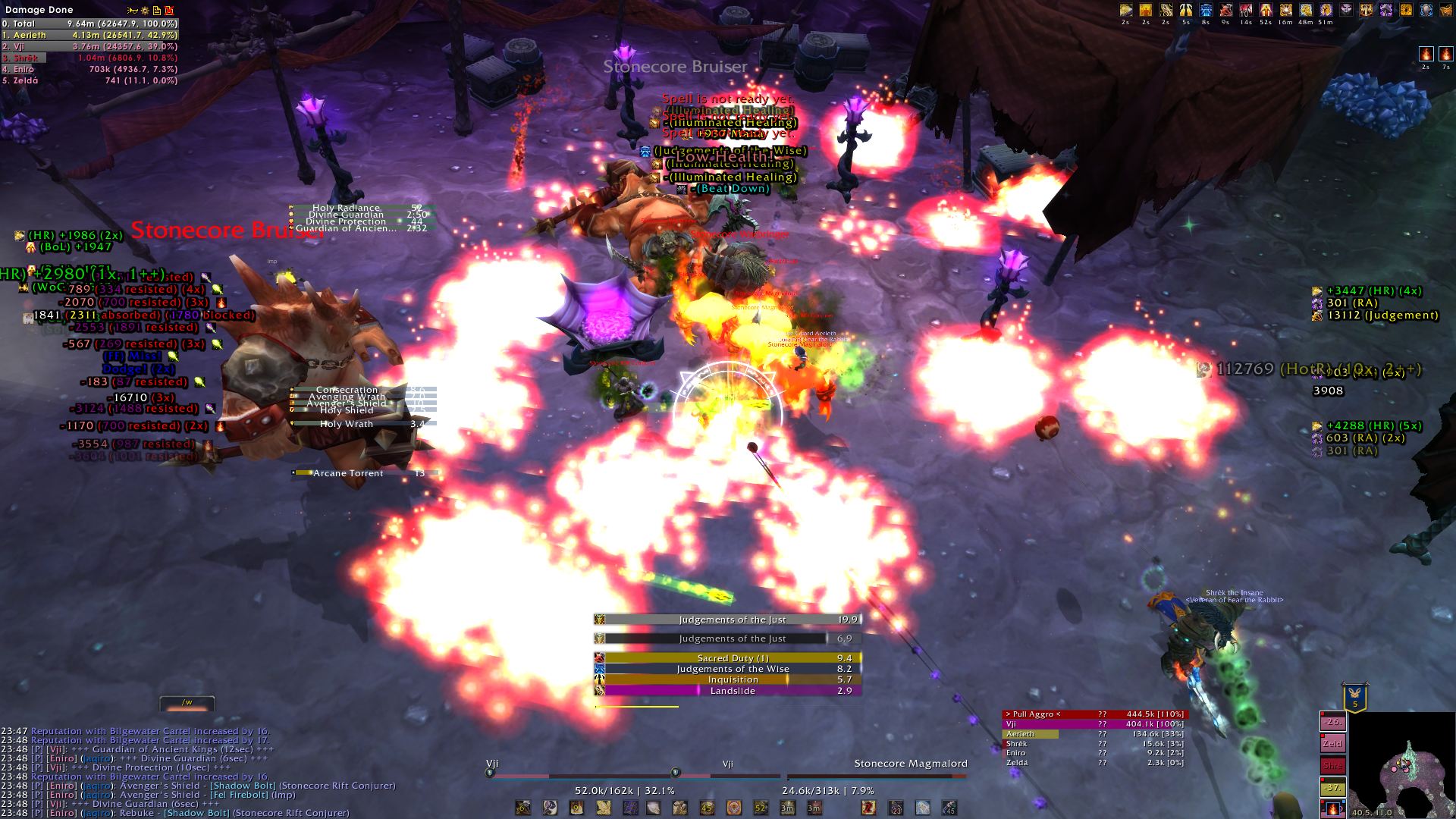Select the Shre party frame

(1332, 766)
